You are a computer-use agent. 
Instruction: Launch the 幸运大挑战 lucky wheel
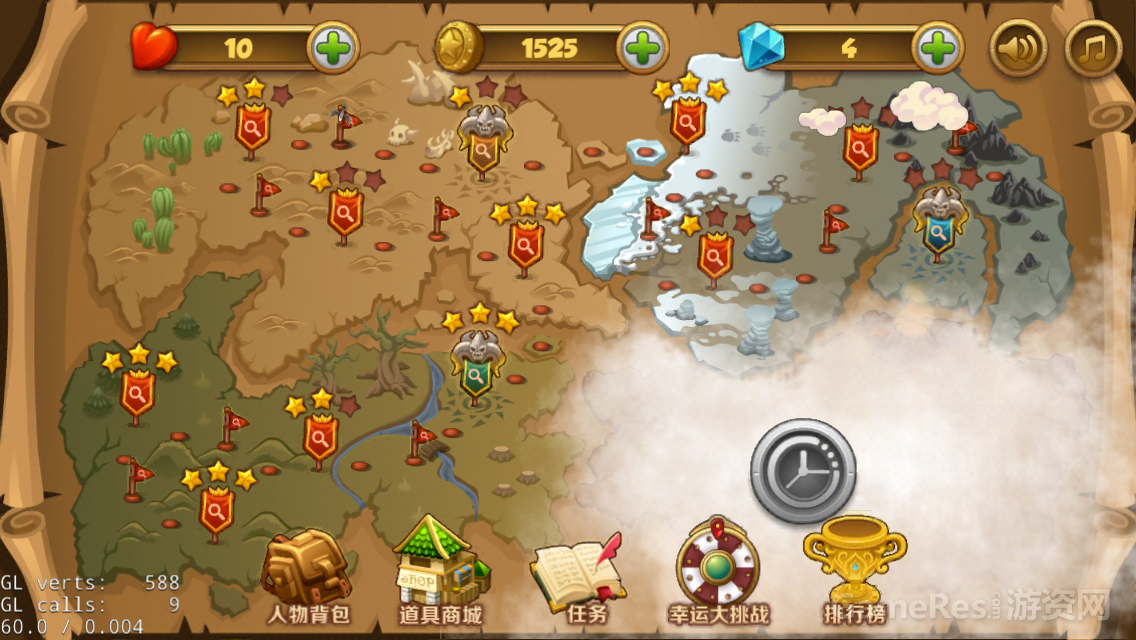coord(718,572)
